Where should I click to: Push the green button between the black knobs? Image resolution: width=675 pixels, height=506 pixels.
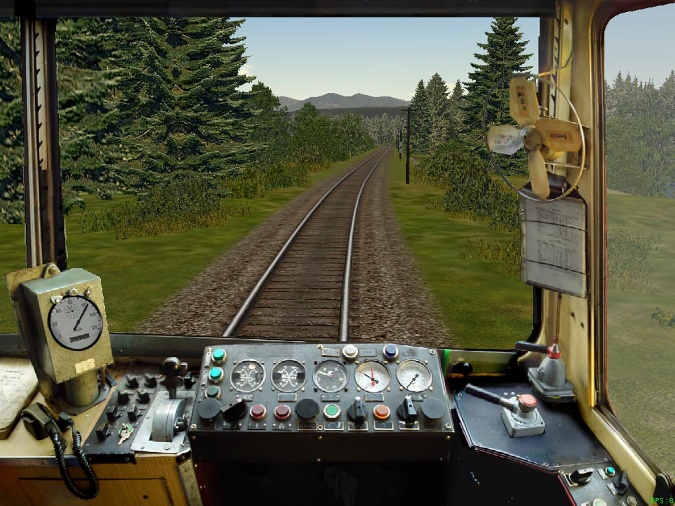tap(332, 411)
